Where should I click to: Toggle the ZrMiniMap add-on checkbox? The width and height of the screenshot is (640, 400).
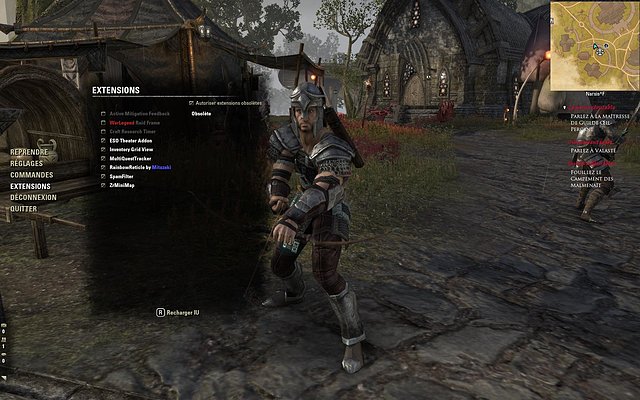pos(102,185)
